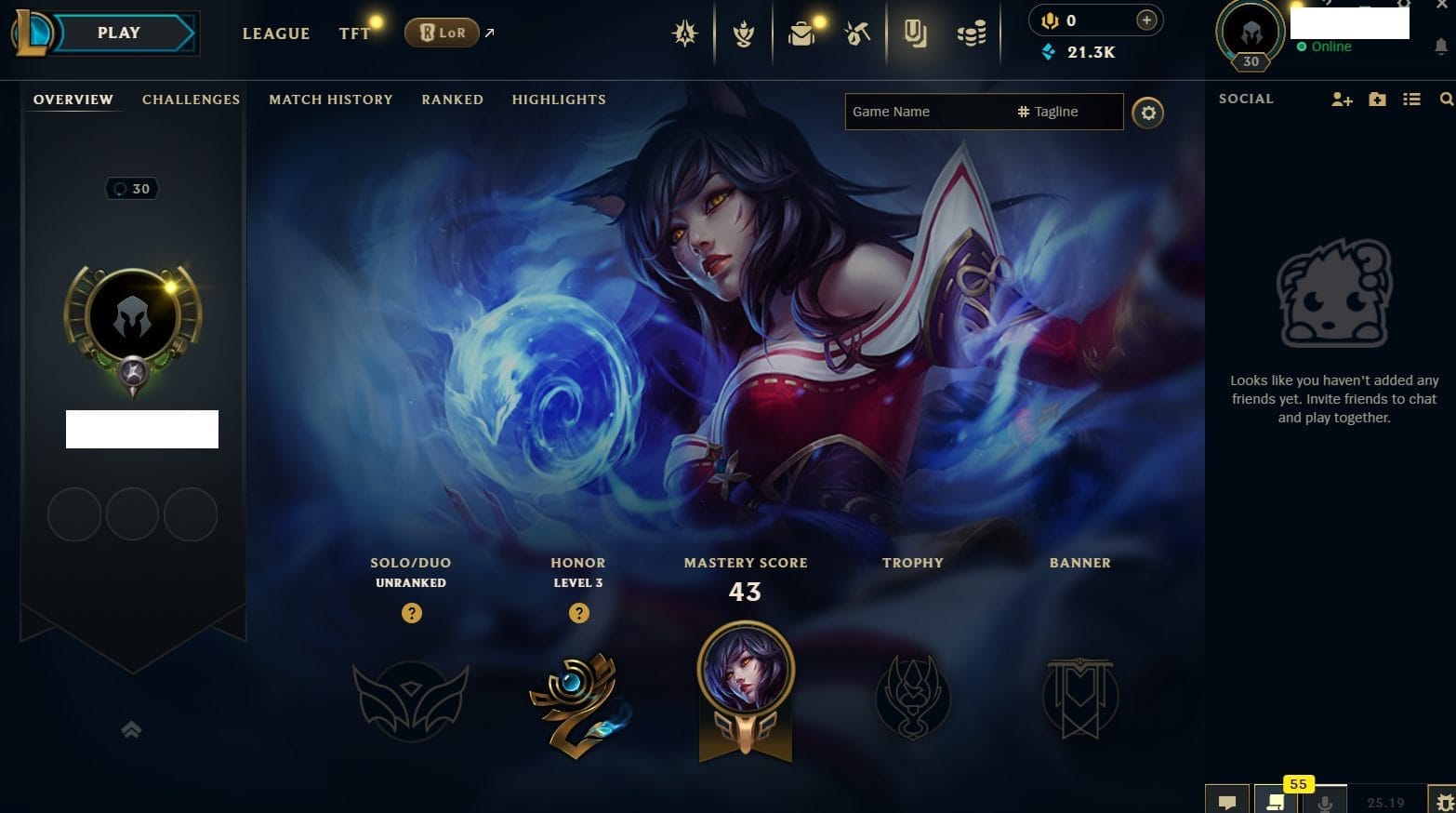
Task: Launch the LoR external link
Action: tap(443, 33)
